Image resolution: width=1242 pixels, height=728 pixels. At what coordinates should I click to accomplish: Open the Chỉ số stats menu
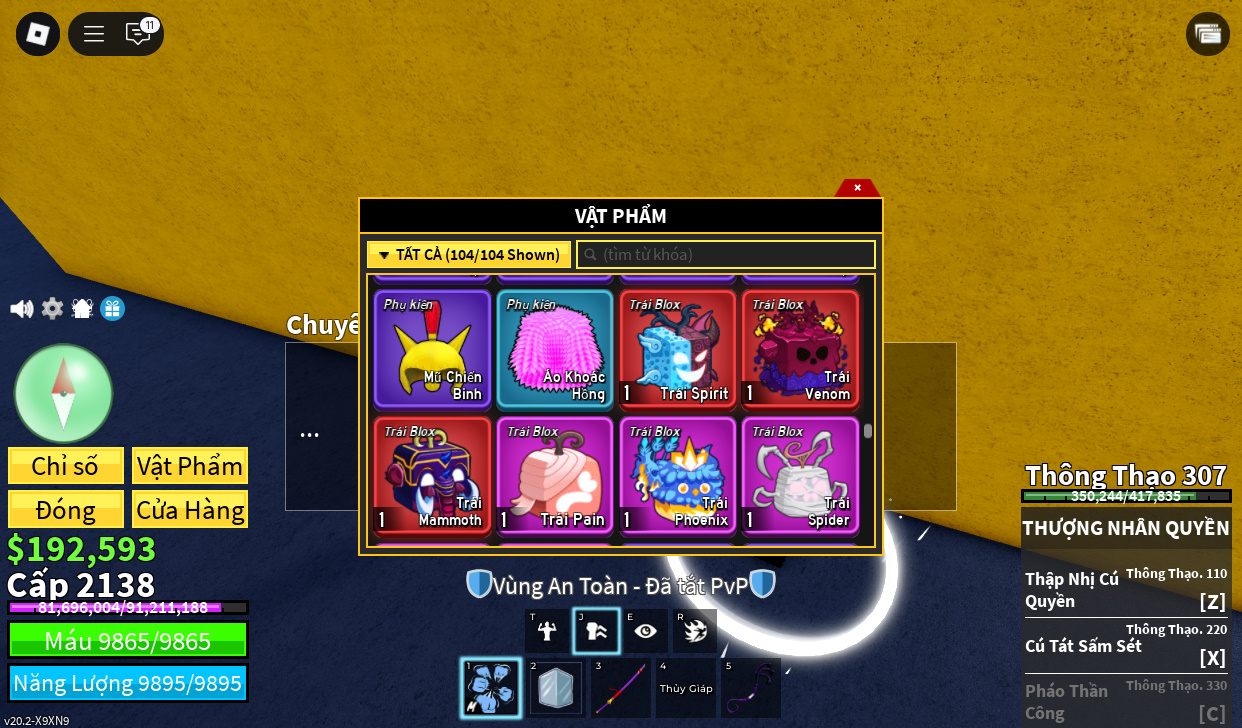(x=66, y=466)
